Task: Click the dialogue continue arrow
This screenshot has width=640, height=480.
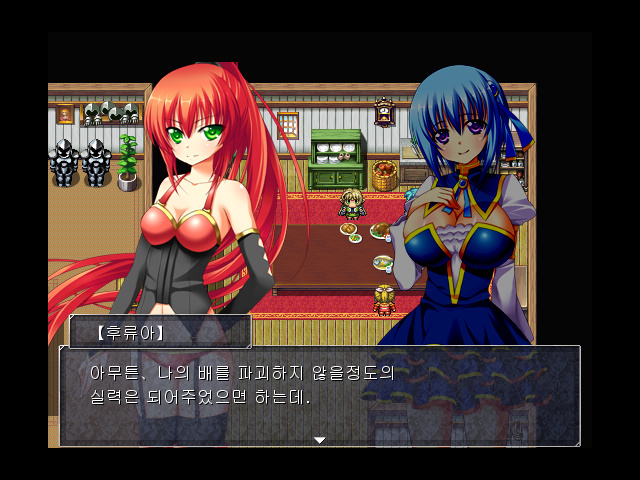Action: tap(319, 439)
